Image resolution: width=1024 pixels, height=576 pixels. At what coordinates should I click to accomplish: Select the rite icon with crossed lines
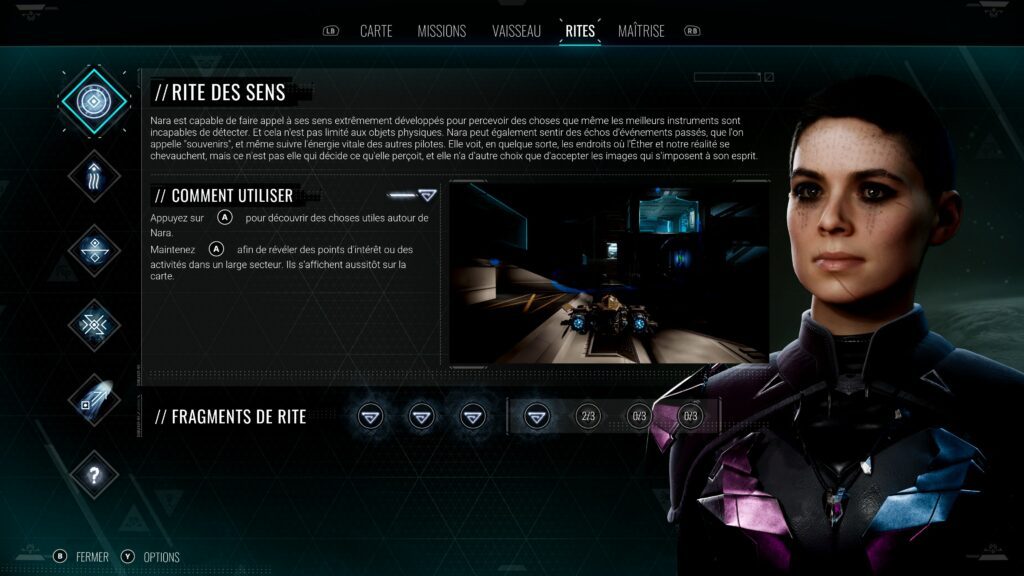[x=94, y=325]
